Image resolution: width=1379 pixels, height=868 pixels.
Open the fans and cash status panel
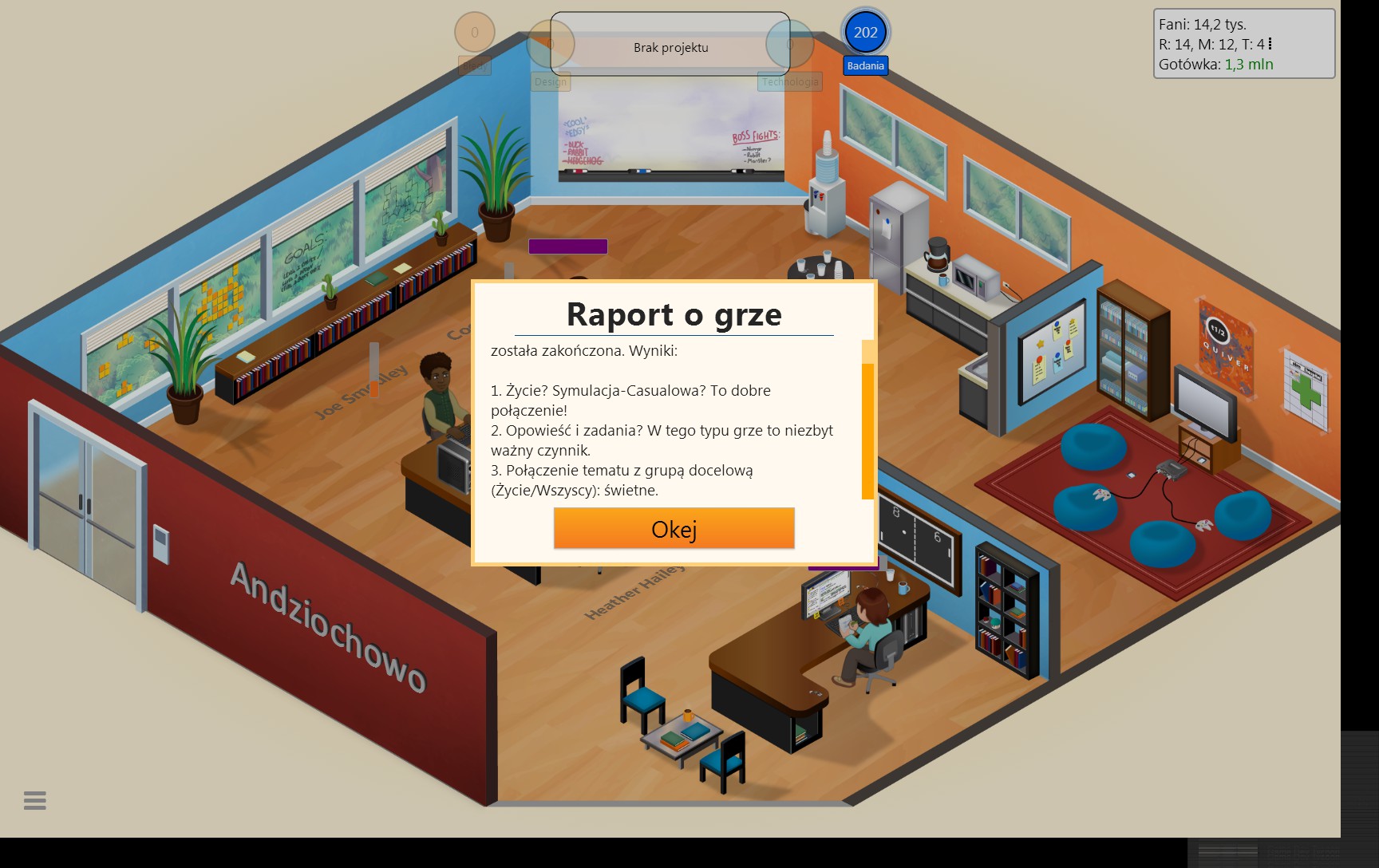(1243, 44)
